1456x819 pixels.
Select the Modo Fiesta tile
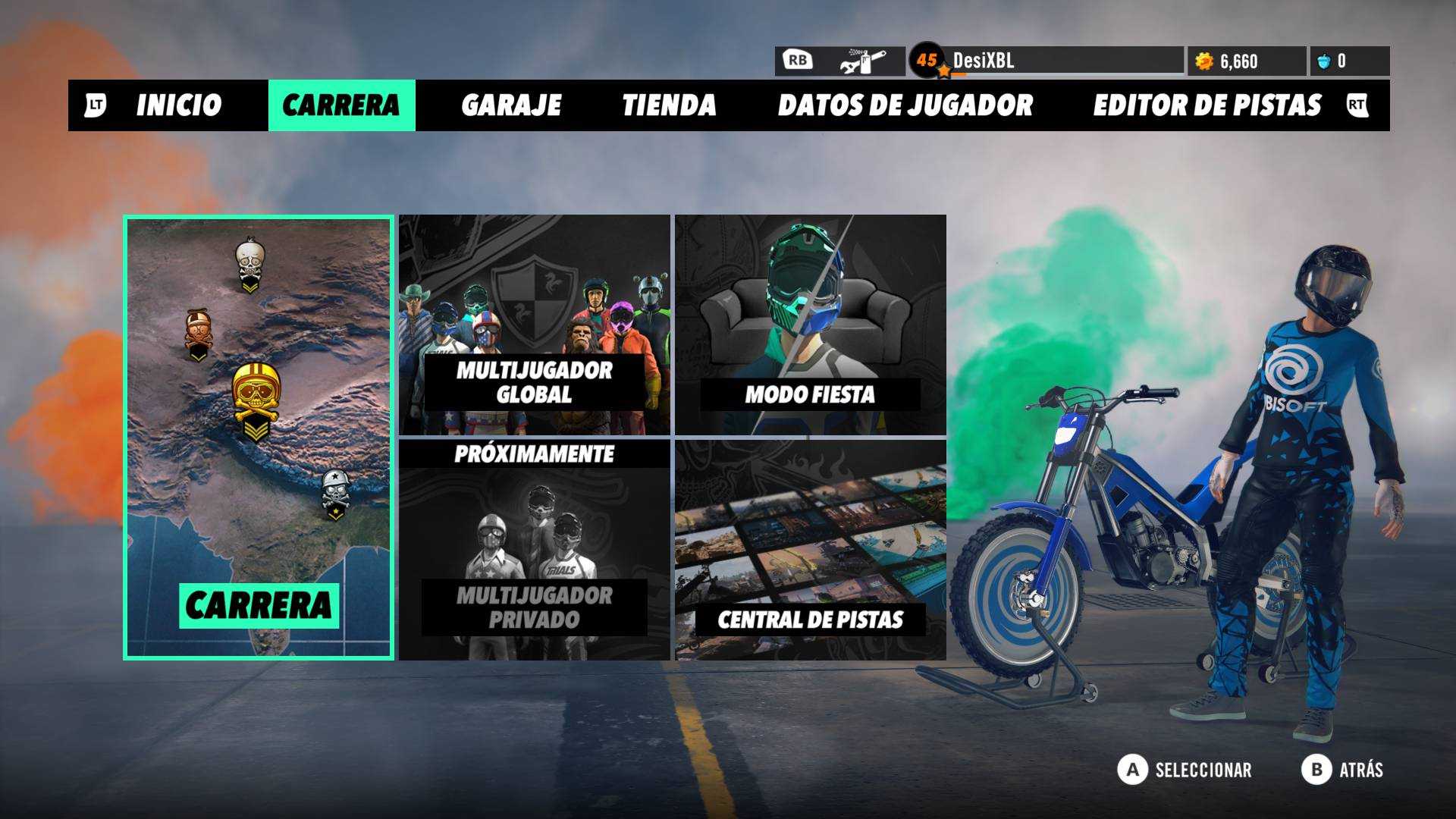[810, 325]
